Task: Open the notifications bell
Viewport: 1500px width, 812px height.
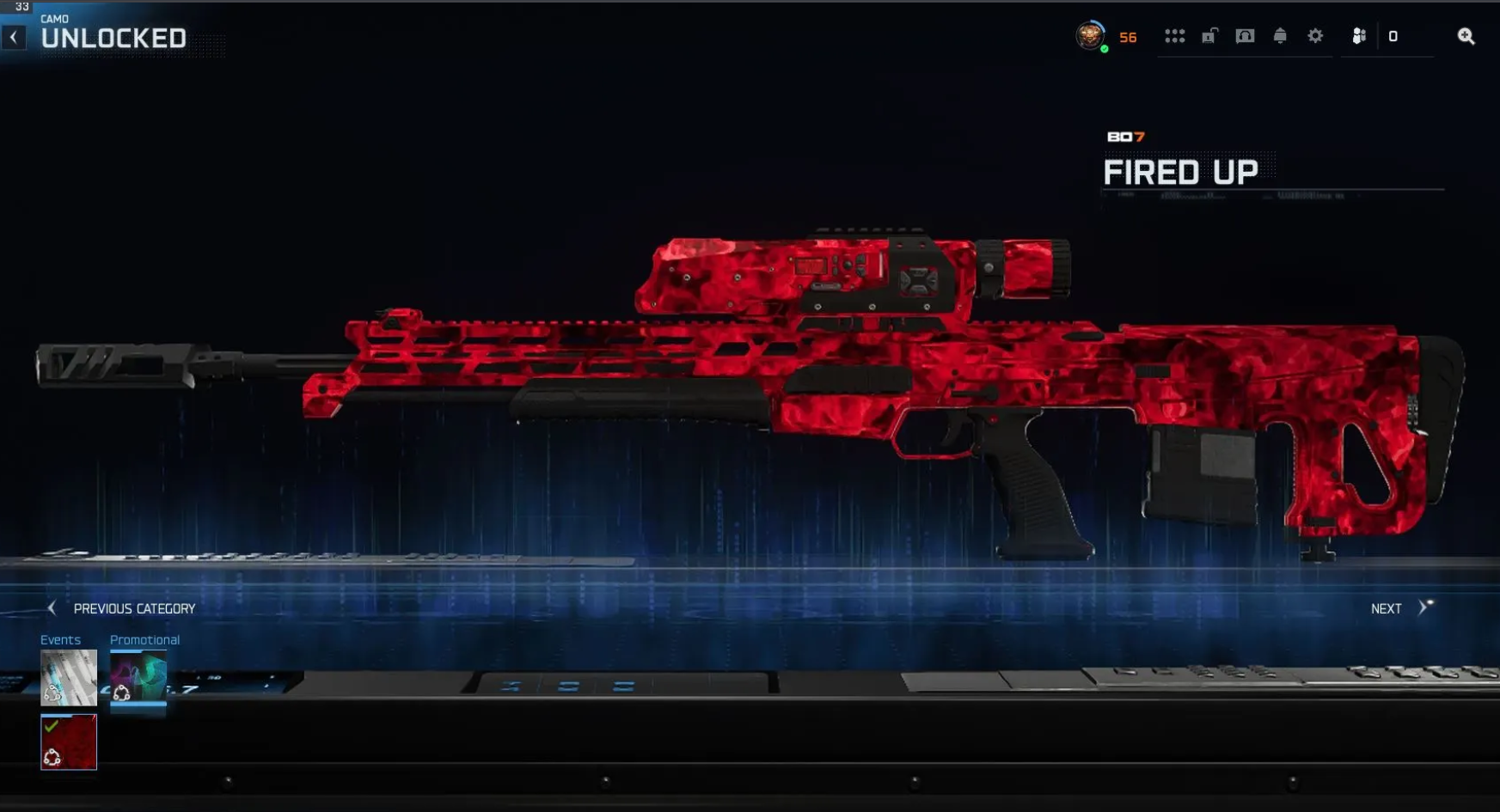Action: point(1280,36)
